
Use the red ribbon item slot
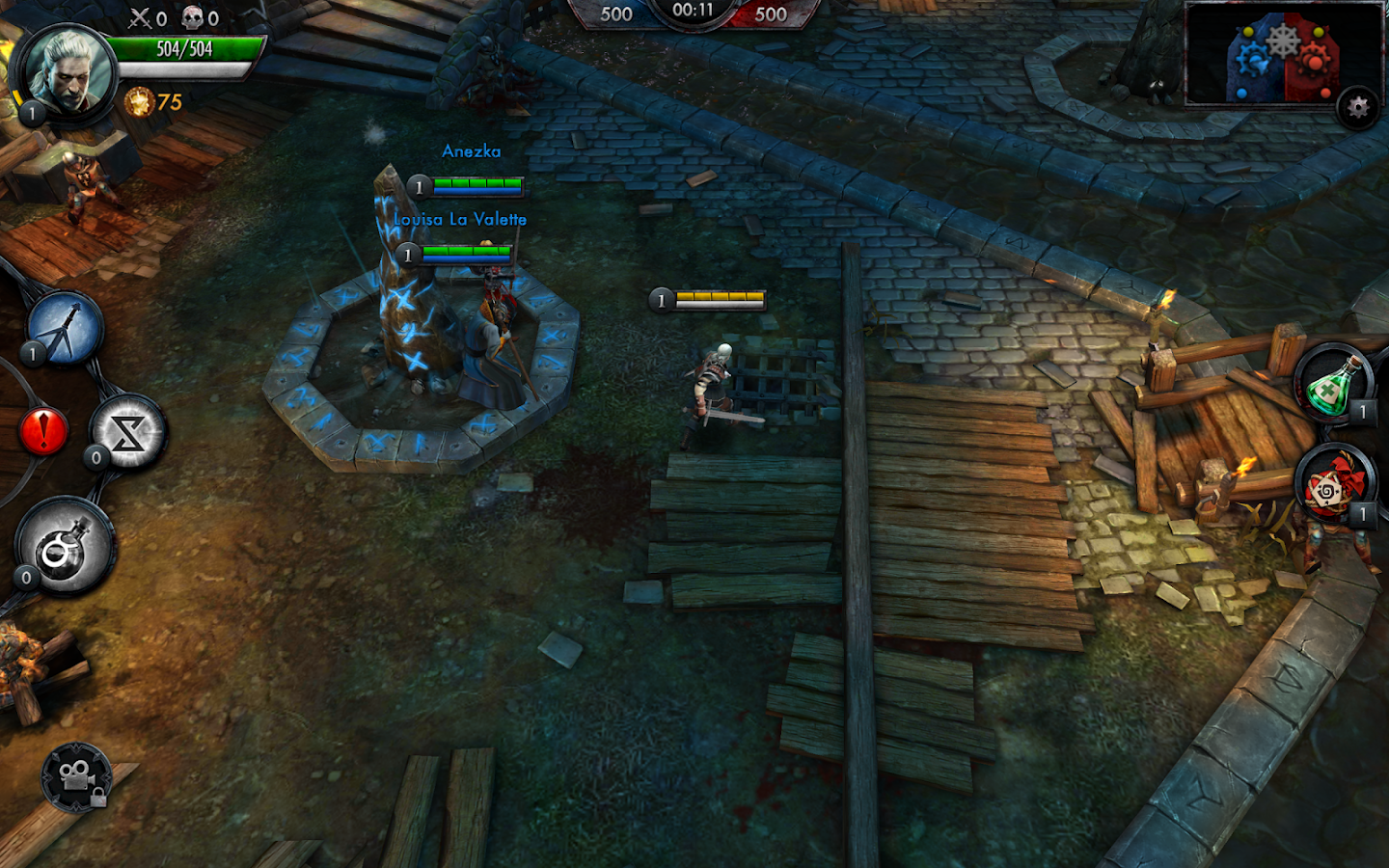click(1332, 489)
